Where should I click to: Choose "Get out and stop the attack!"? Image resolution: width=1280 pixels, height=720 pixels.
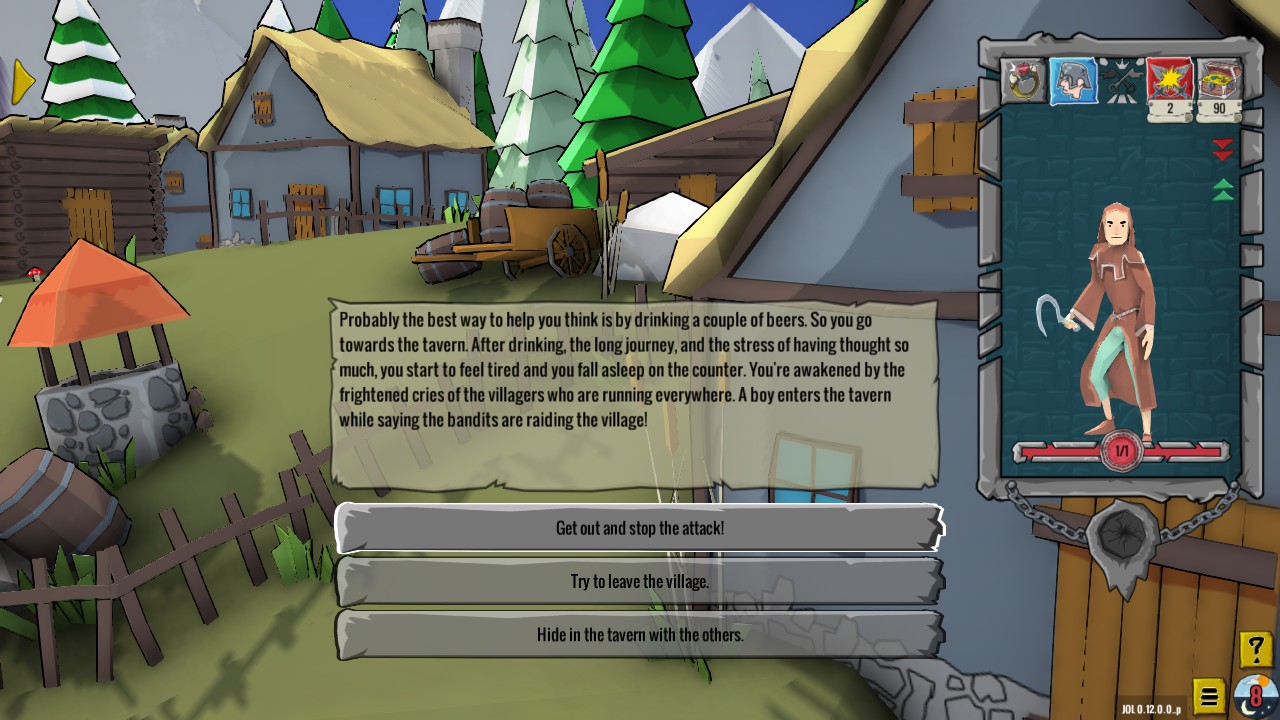[640, 528]
